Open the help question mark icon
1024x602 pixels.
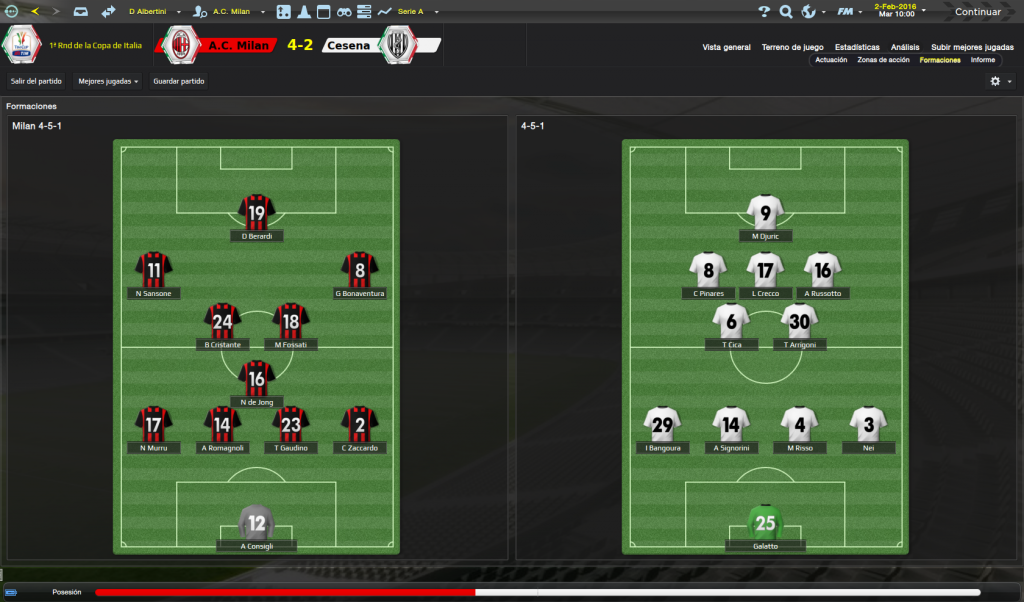point(764,12)
